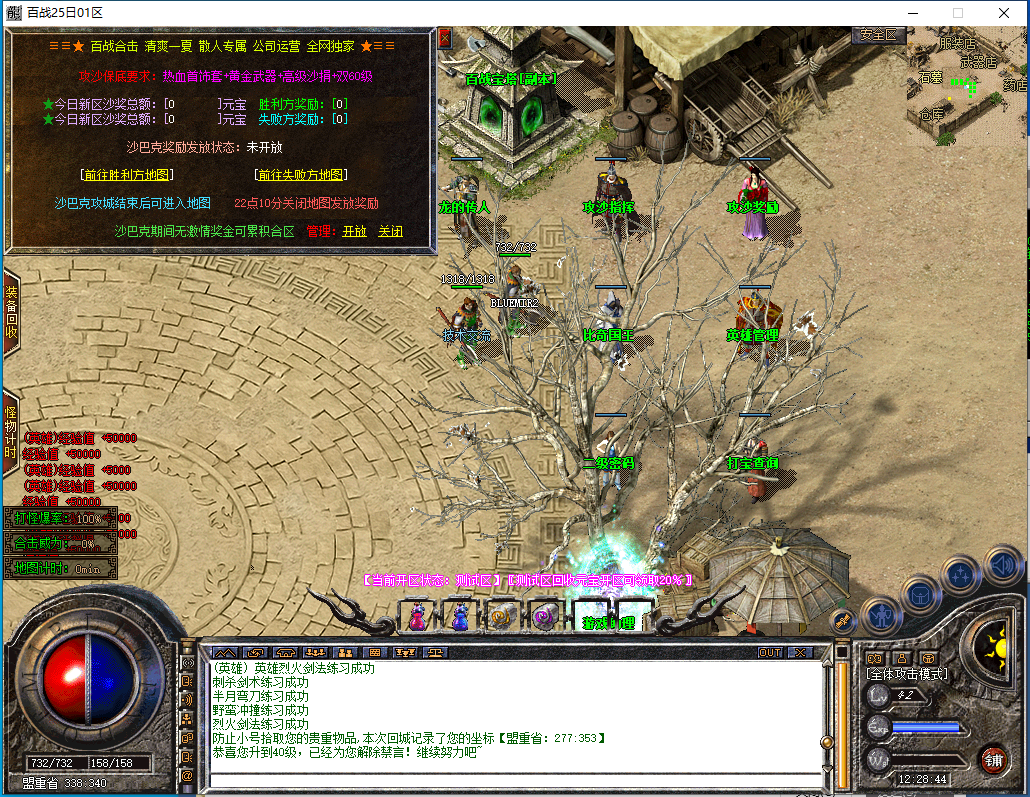Screen dimensions: 1030x797
Task: Click the admin 开放 (open) link
Action: (x=354, y=231)
